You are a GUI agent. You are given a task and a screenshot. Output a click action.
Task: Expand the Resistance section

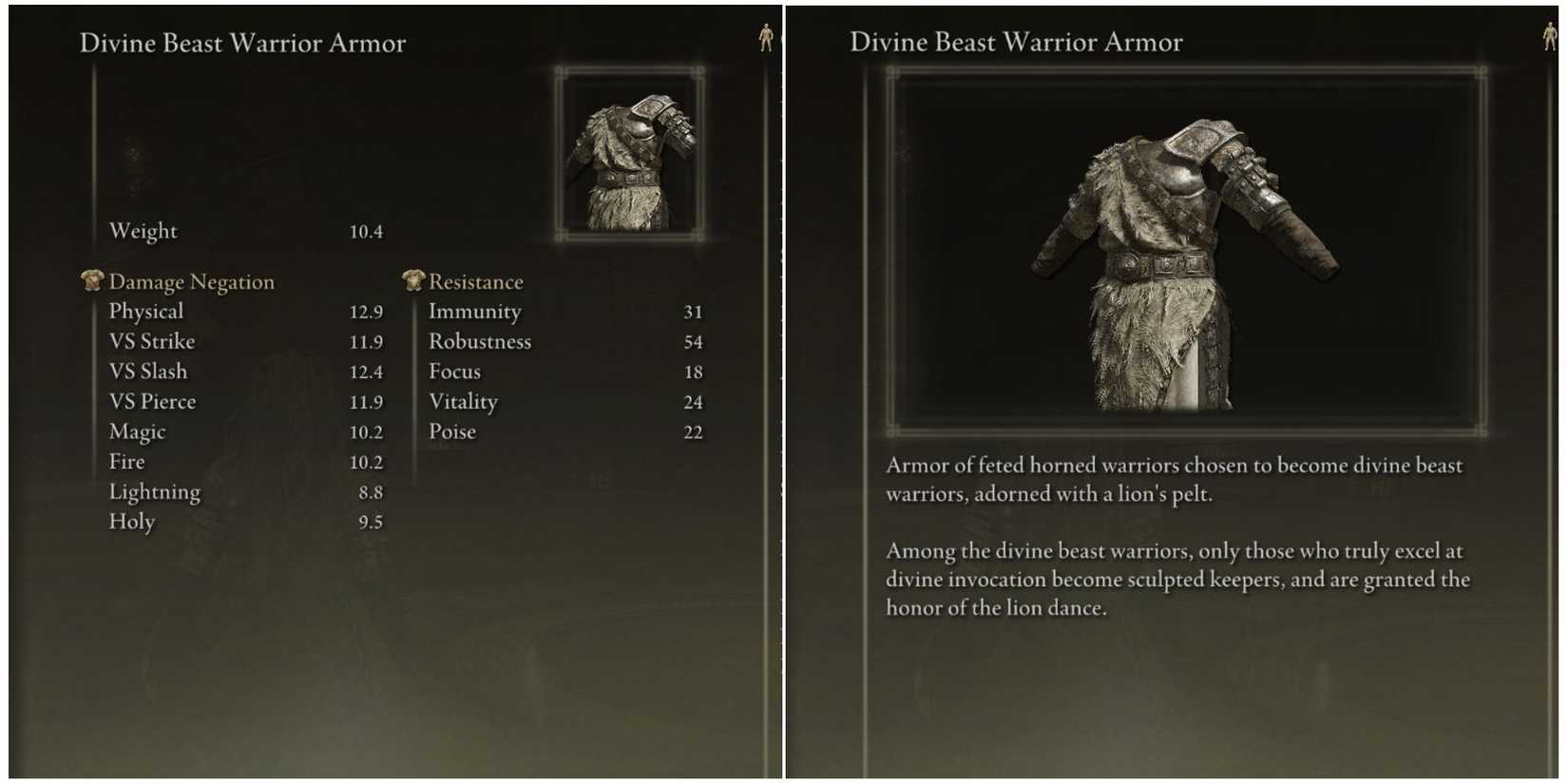476,281
